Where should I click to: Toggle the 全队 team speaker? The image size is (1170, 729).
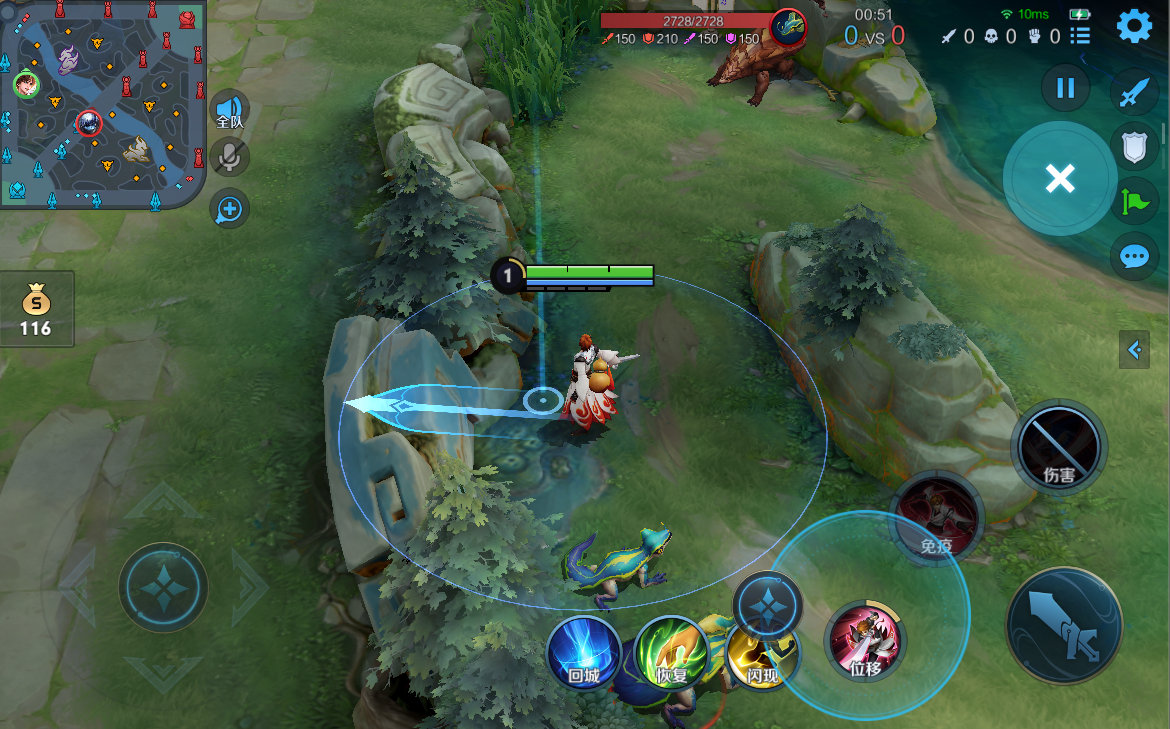[x=231, y=110]
